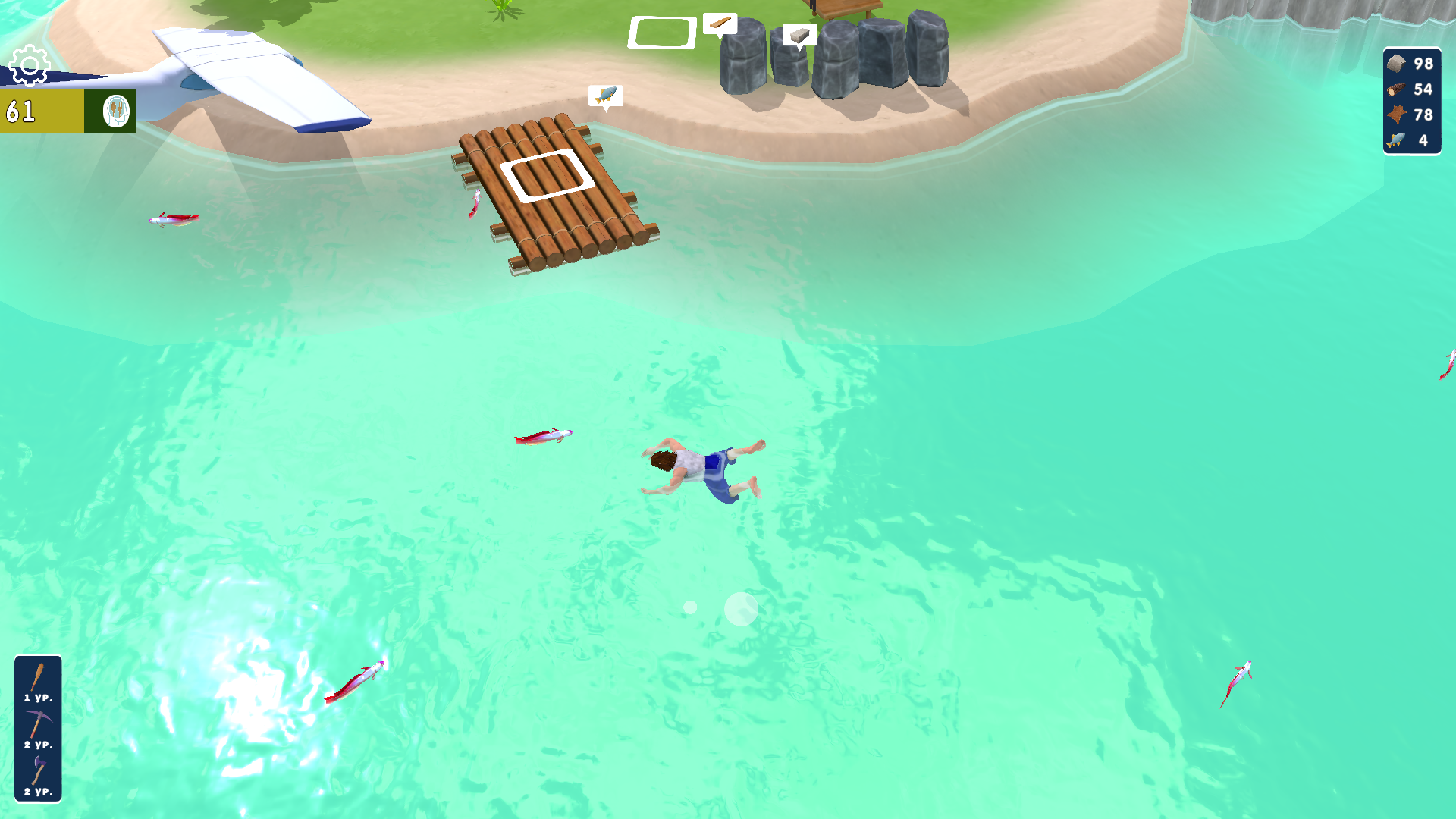Click the knife crafting icon near the stones
Screen dimensions: 1456x819
coord(720,23)
